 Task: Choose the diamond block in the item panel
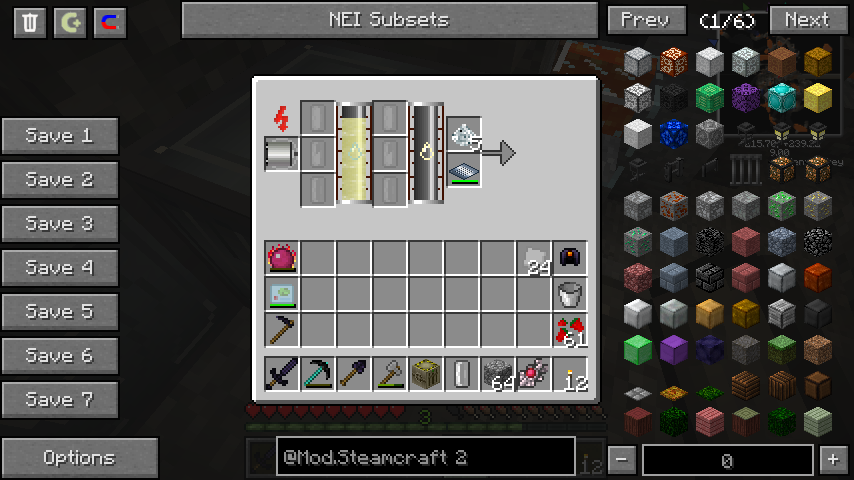[782, 97]
